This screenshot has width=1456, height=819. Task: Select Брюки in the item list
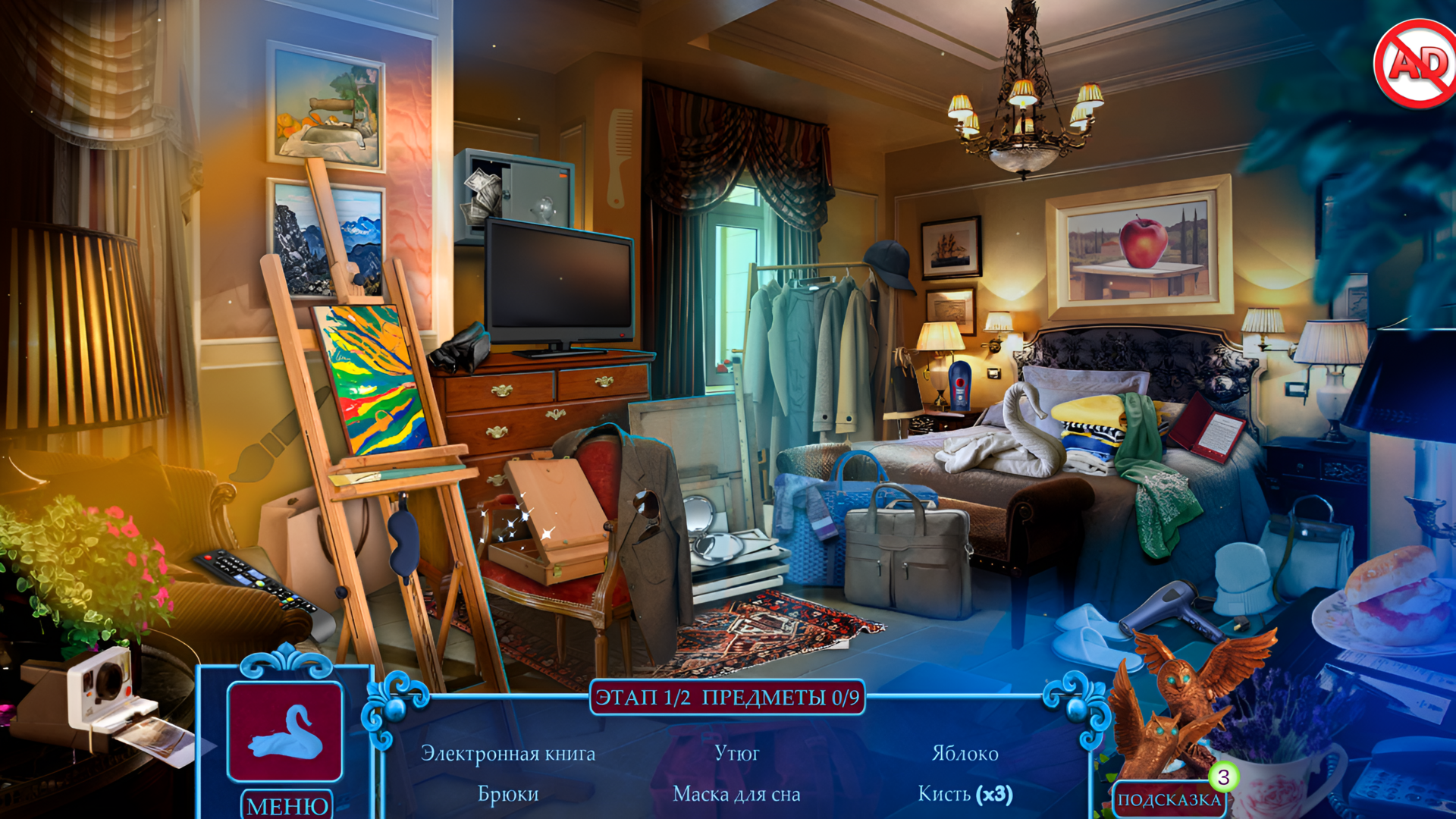click(x=508, y=794)
